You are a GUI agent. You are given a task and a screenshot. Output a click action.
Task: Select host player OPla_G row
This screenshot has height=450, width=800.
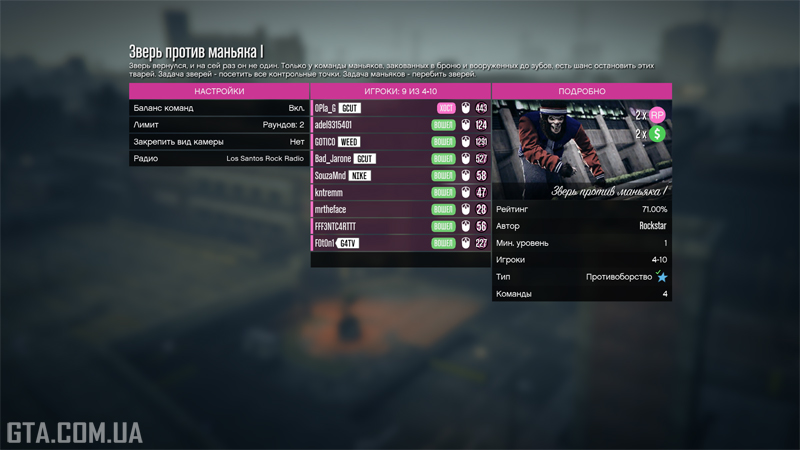pos(400,108)
